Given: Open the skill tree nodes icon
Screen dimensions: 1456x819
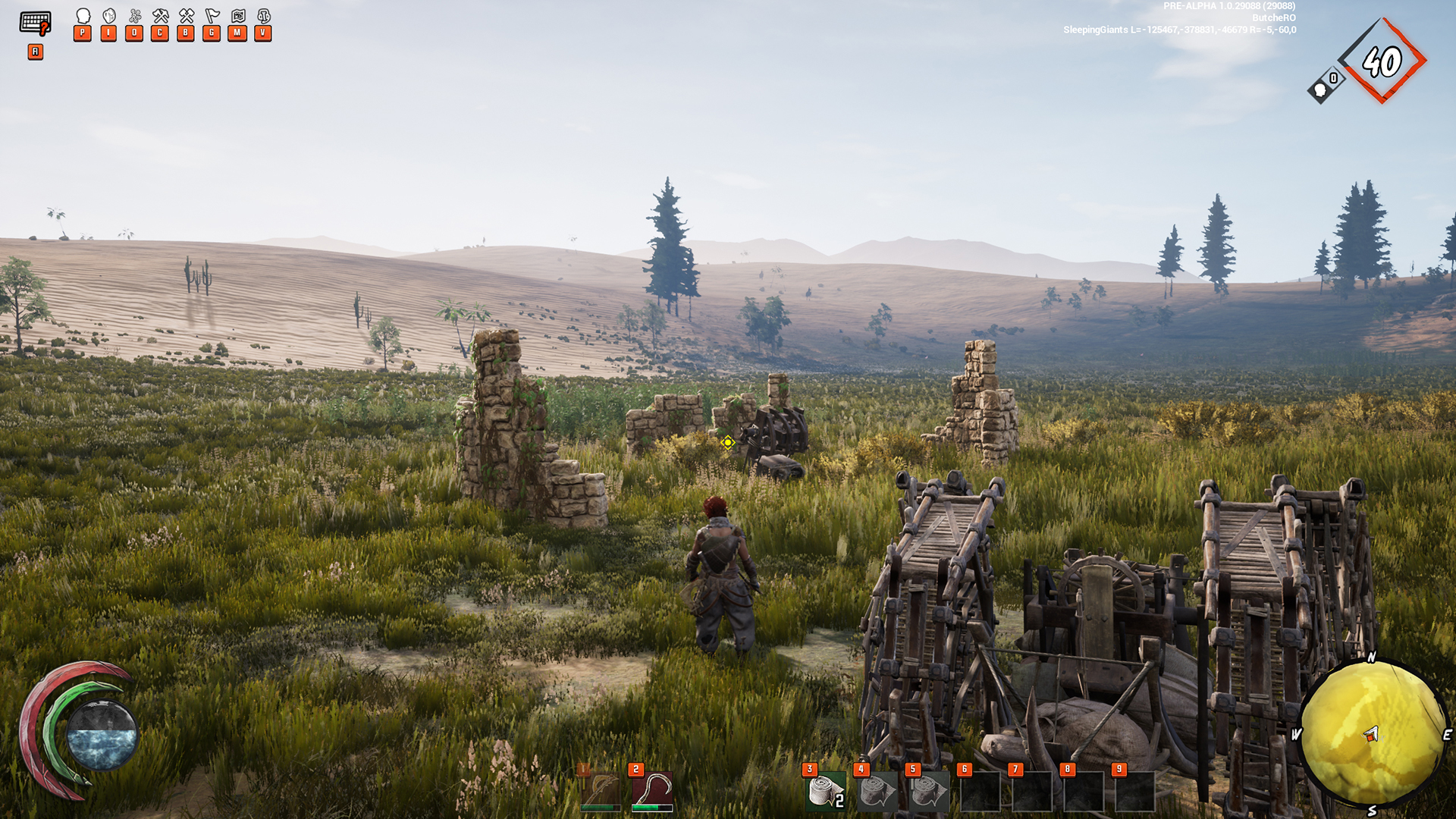Looking at the screenshot, I should pos(135,16).
